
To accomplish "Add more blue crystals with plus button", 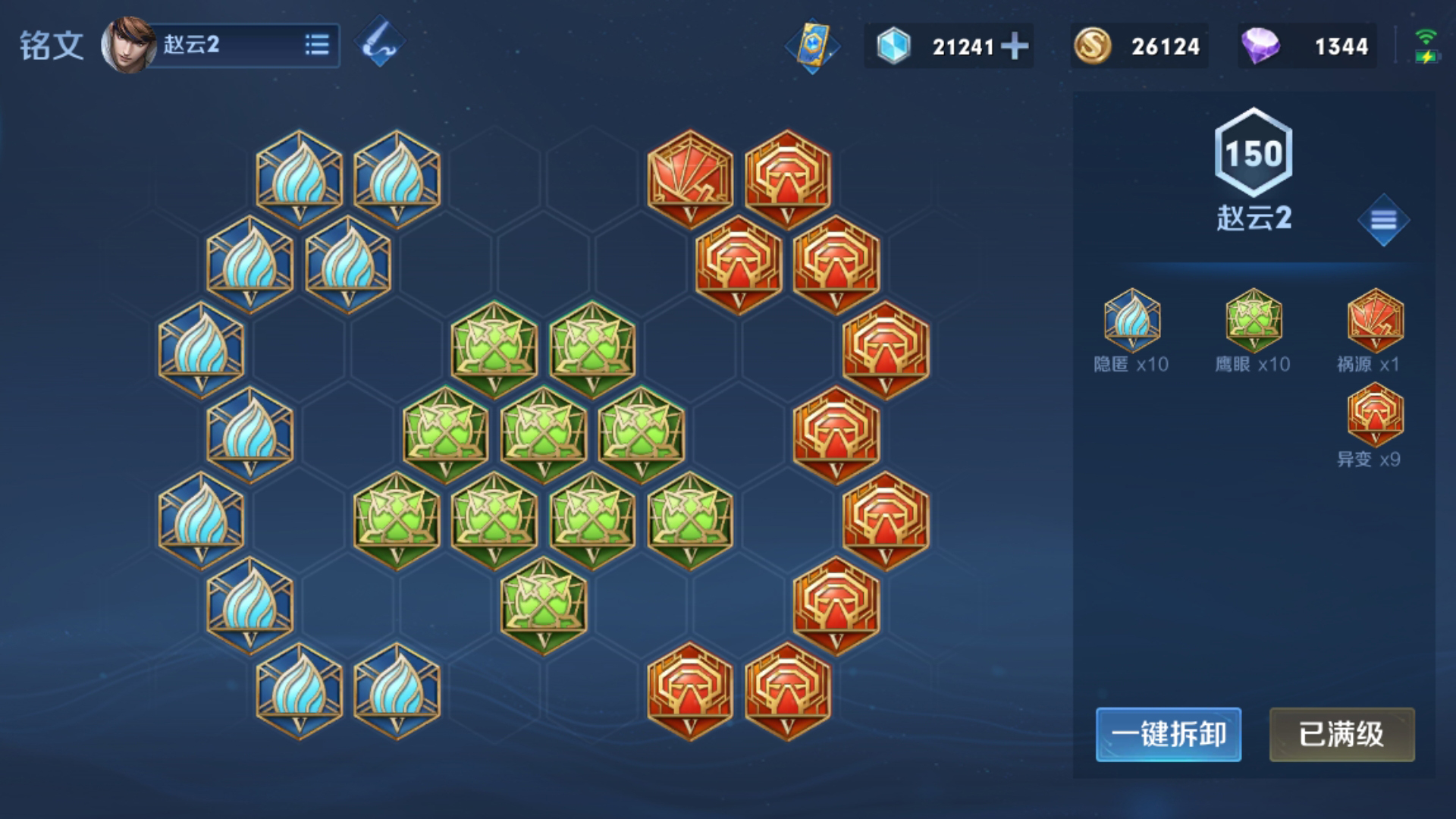I will point(1015,46).
